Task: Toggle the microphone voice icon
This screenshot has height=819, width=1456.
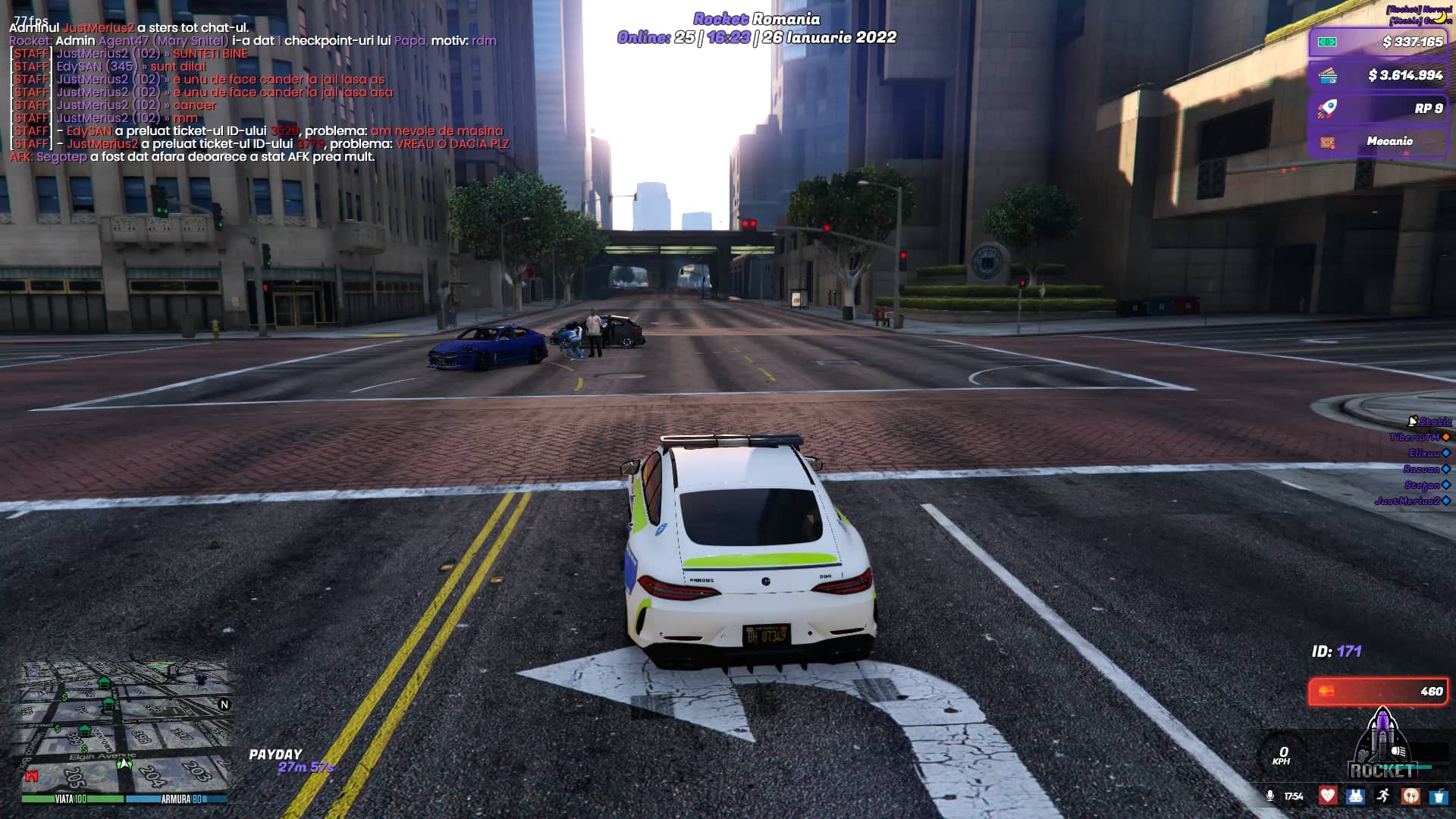Action: 1270,795
